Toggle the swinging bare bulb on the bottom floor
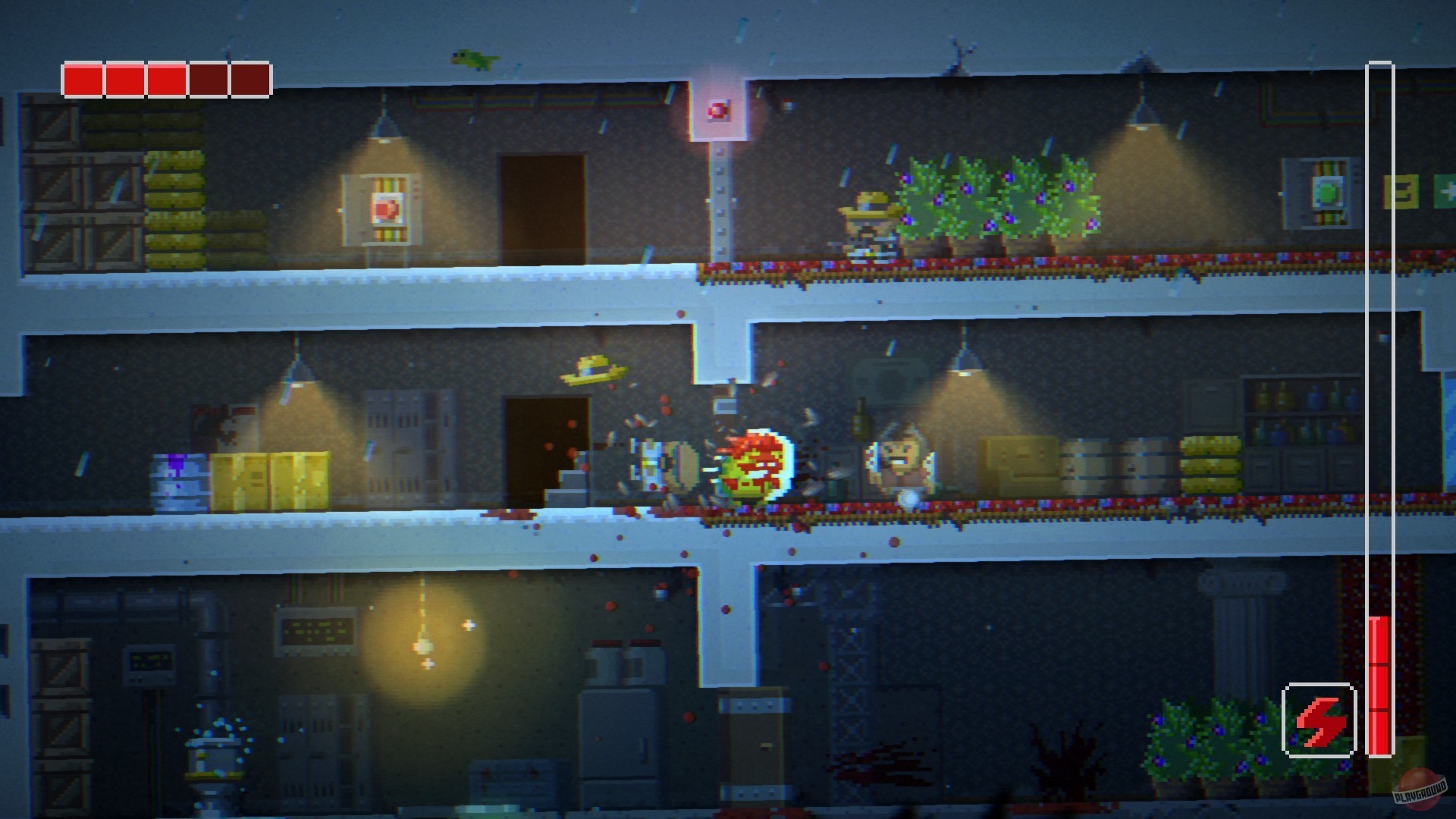The height and width of the screenshot is (819, 1456). click(422, 645)
